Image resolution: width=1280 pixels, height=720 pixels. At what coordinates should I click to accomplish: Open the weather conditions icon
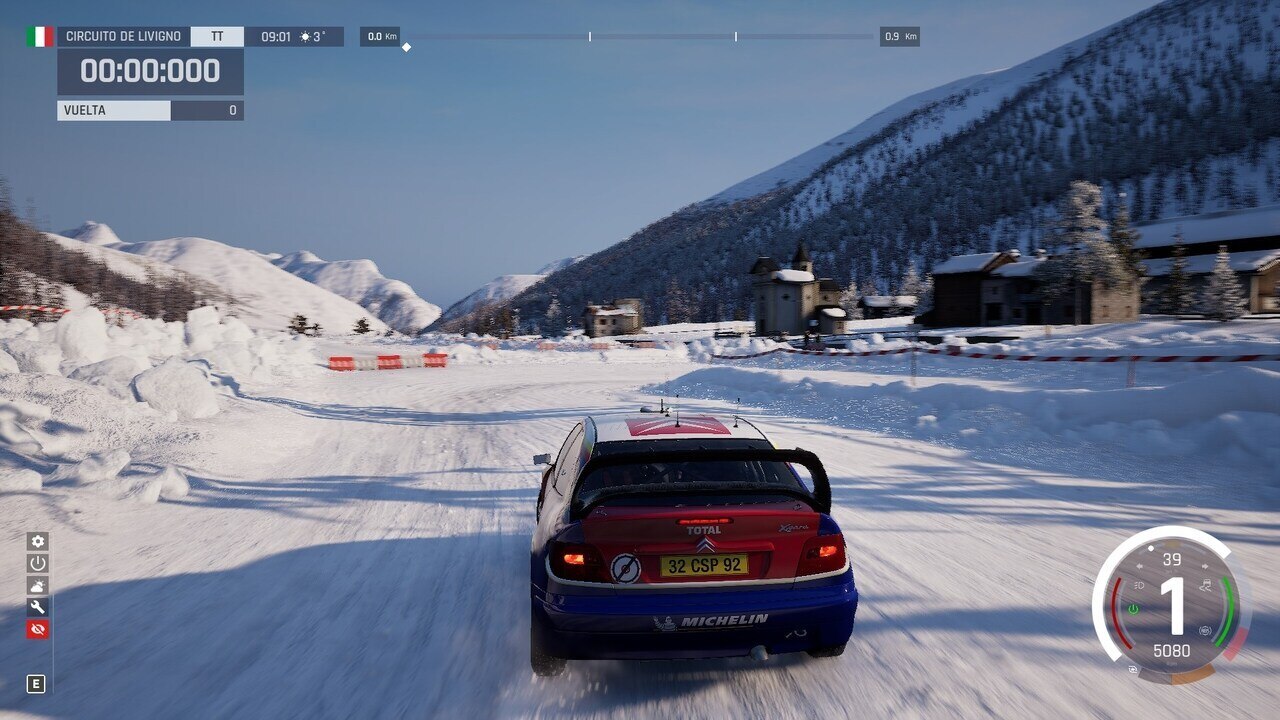(x=38, y=585)
